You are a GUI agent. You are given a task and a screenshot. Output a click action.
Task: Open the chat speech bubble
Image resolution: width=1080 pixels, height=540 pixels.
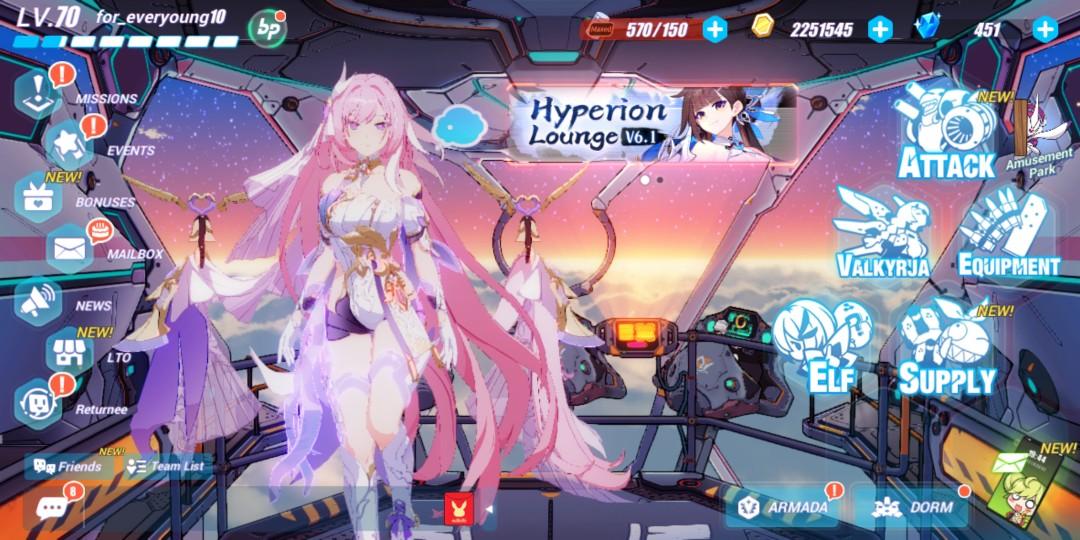(50, 507)
